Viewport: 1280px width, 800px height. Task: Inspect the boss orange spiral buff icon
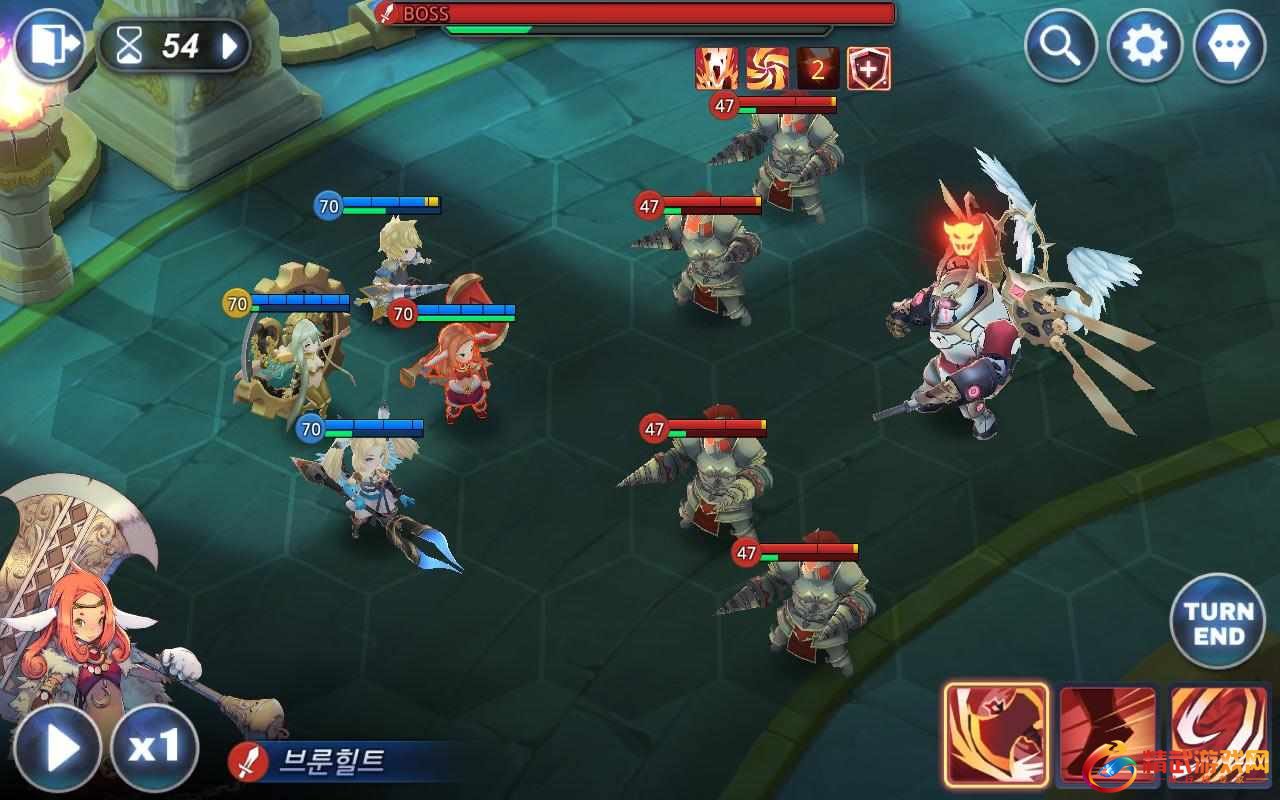[x=767, y=69]
